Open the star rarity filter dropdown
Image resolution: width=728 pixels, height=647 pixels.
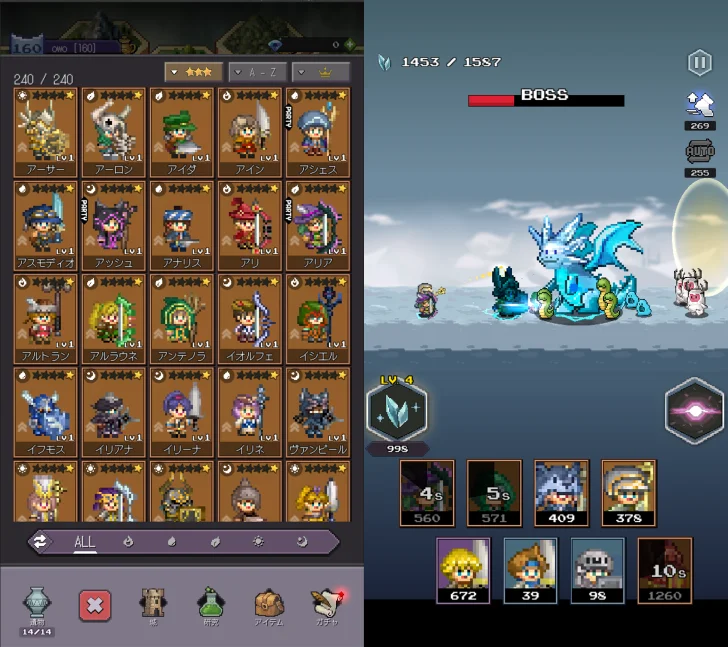[193, 72]
